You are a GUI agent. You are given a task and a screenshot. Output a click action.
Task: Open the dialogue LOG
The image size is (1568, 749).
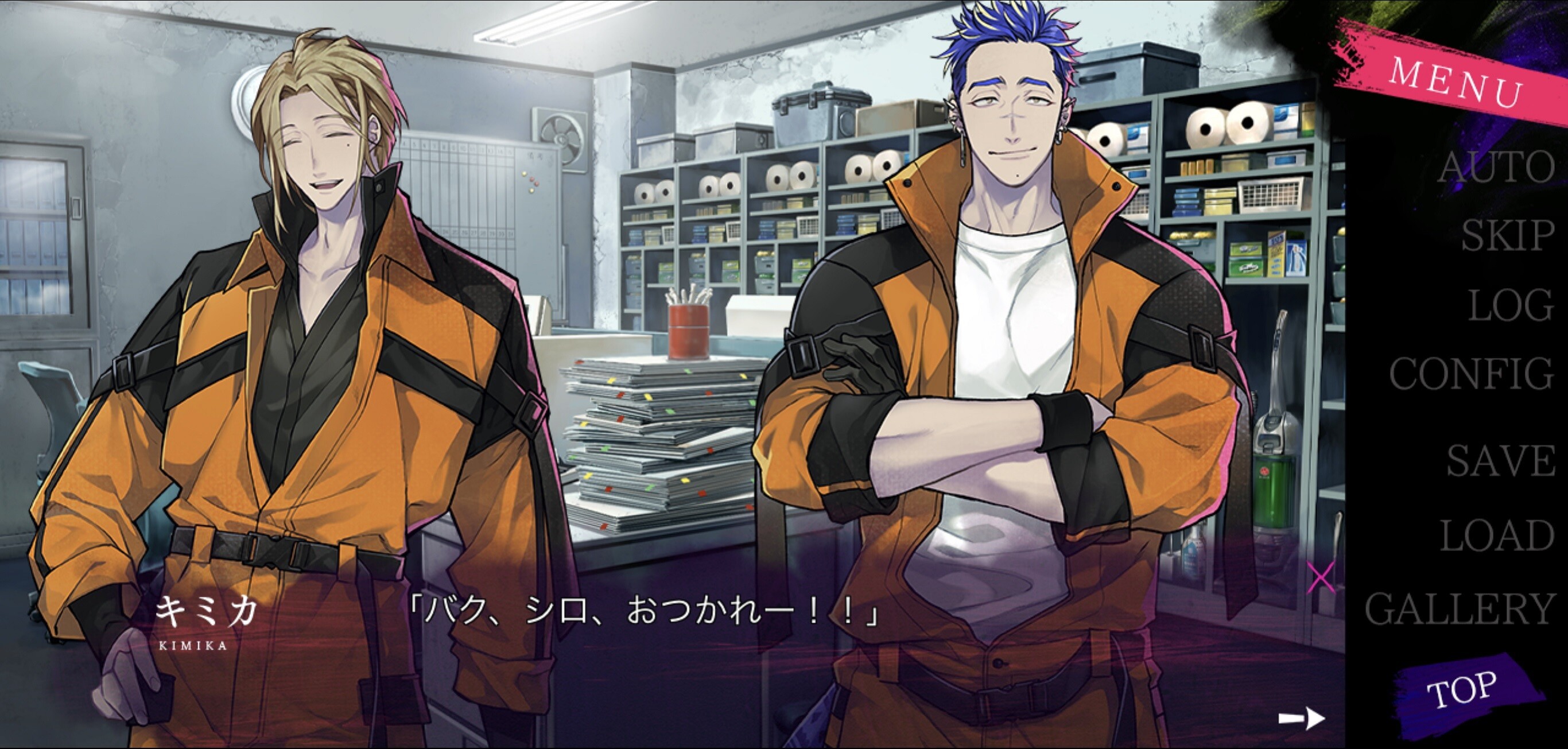pyautogui.click(x=1511, y=305)
